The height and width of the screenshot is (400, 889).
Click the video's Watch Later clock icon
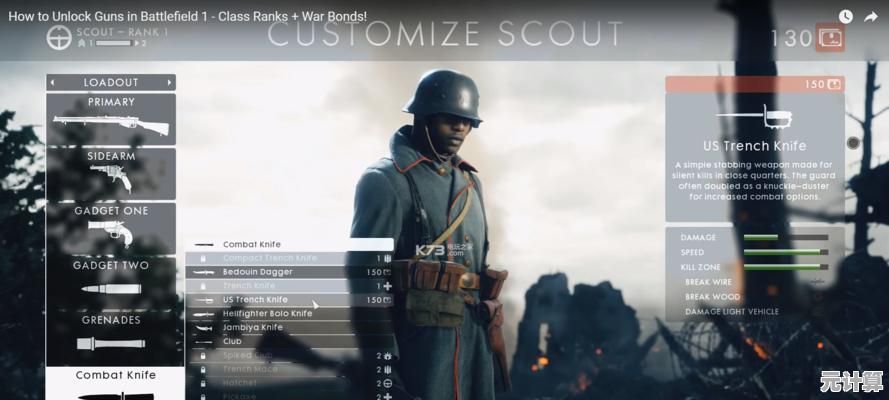click(845, 16)
